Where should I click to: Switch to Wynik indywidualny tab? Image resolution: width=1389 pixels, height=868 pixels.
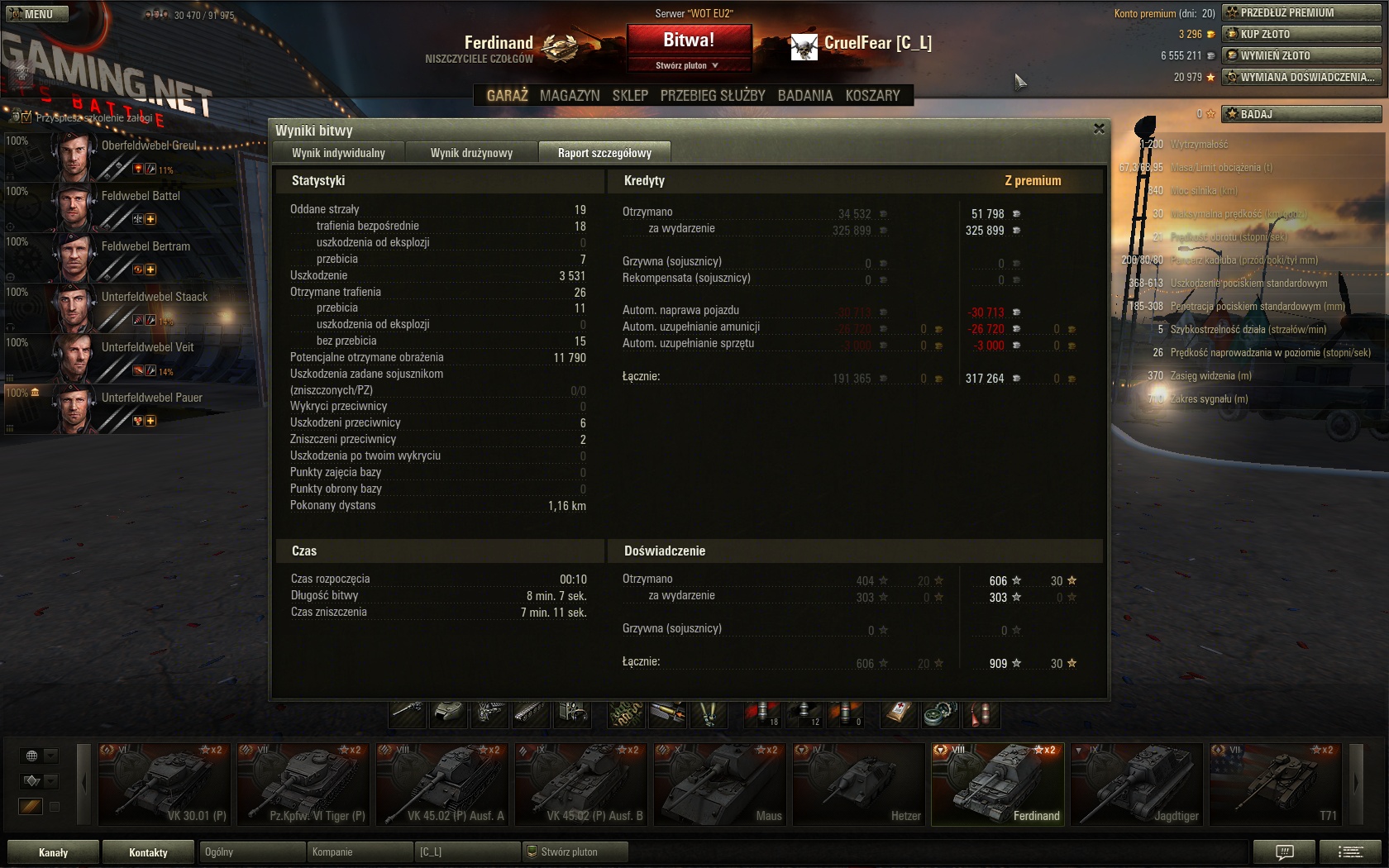tap(338, 153)
